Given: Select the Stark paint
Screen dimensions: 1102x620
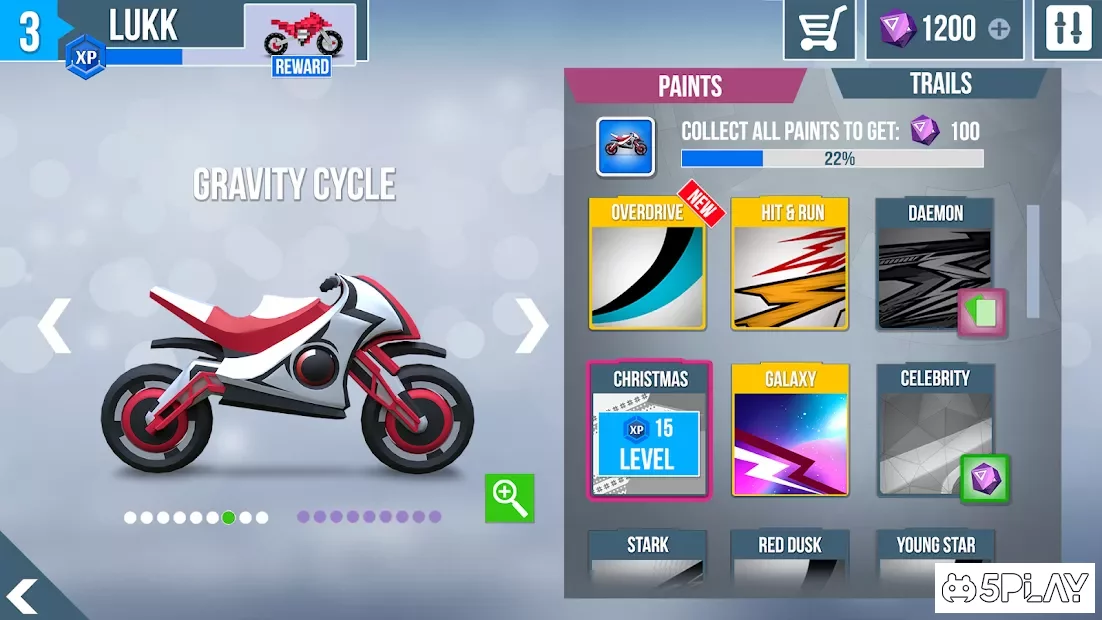Looking at the screenshot, I should [648, 558].
